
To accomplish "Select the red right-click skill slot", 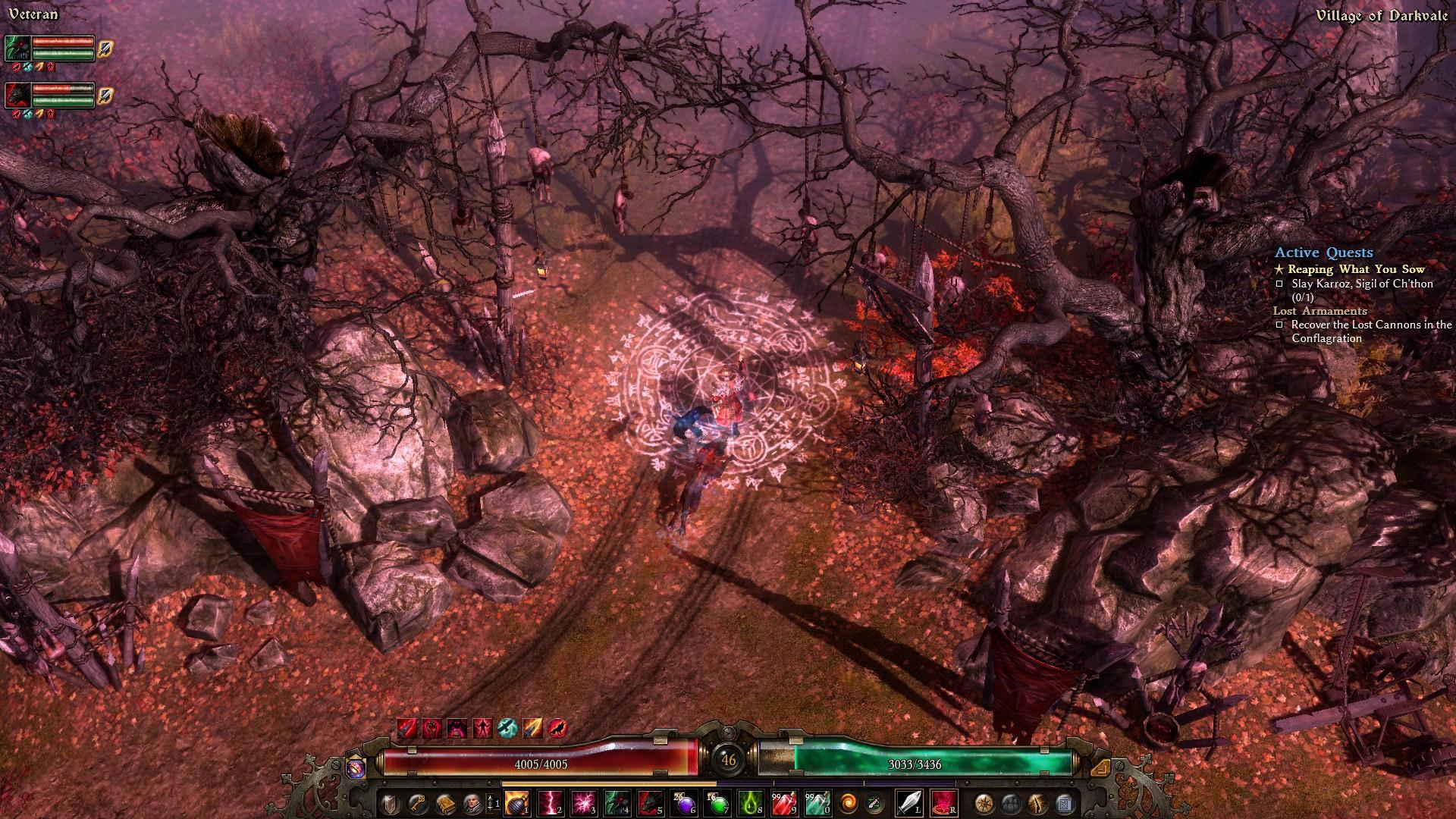I will pos(944,802).
